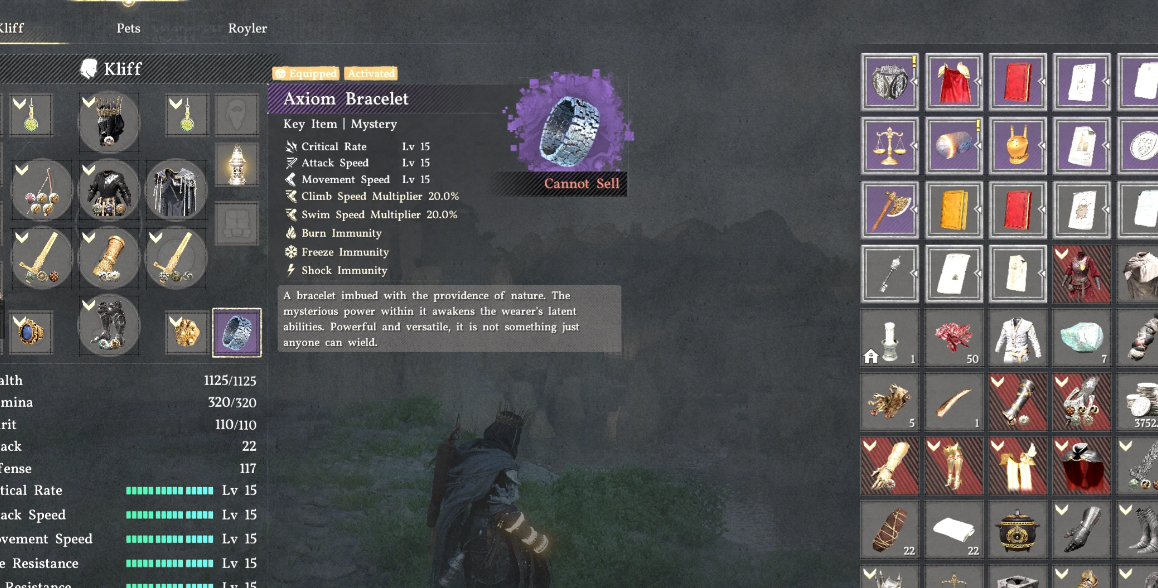1158x588 pixels.
Task: Select the equipped crown helmet slot
Action: [x=108, y=121]
